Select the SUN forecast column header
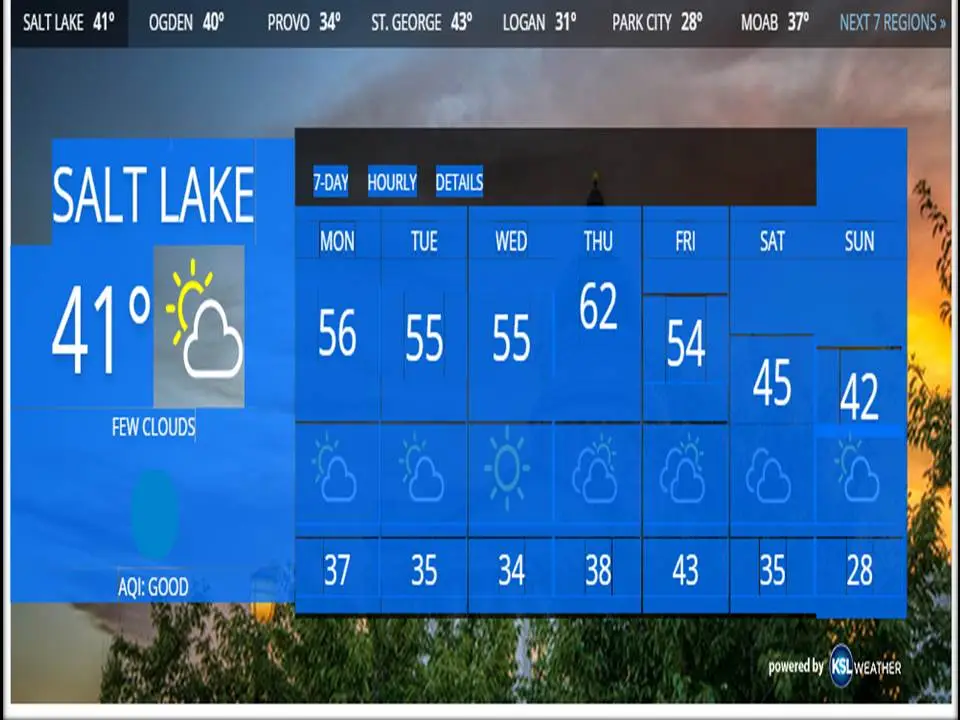This screenshot has width=960, height=720. click(859, 241)
